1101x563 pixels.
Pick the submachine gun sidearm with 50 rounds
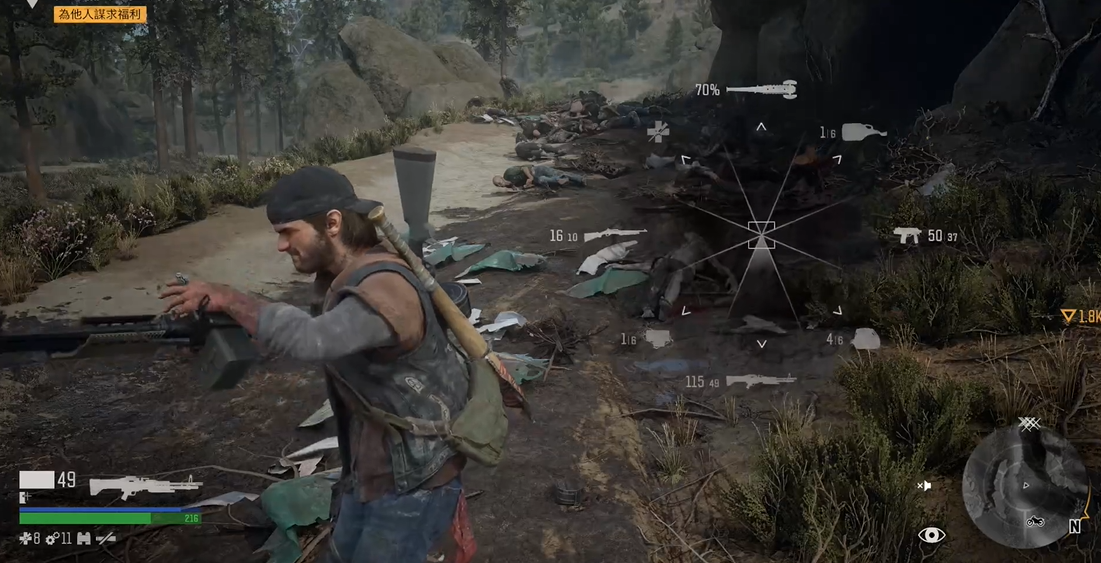pyautogui.click(x=907, y=236)
